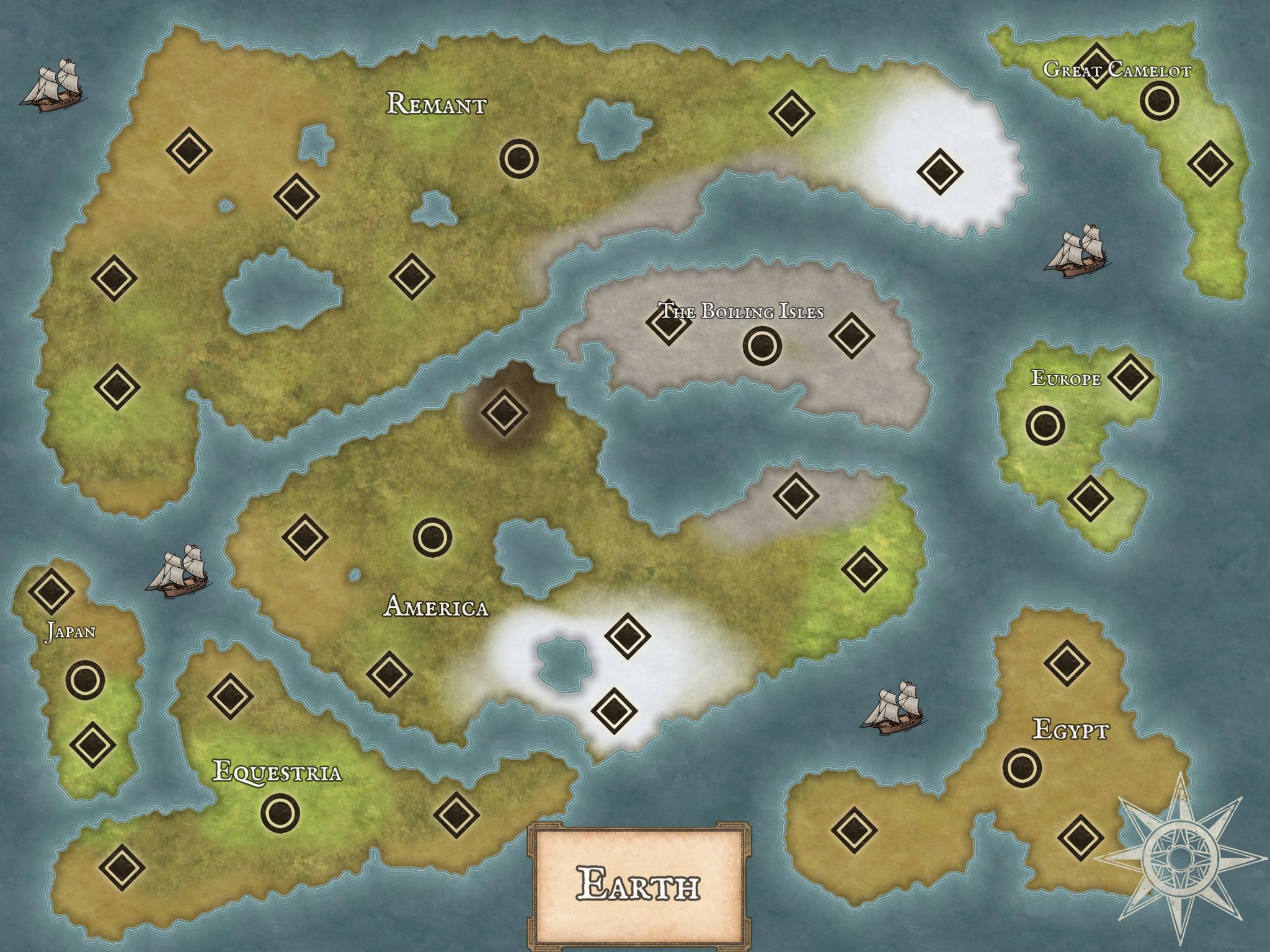
Task: Select Europe's circle capital marker
Action: coord(1045,425)
